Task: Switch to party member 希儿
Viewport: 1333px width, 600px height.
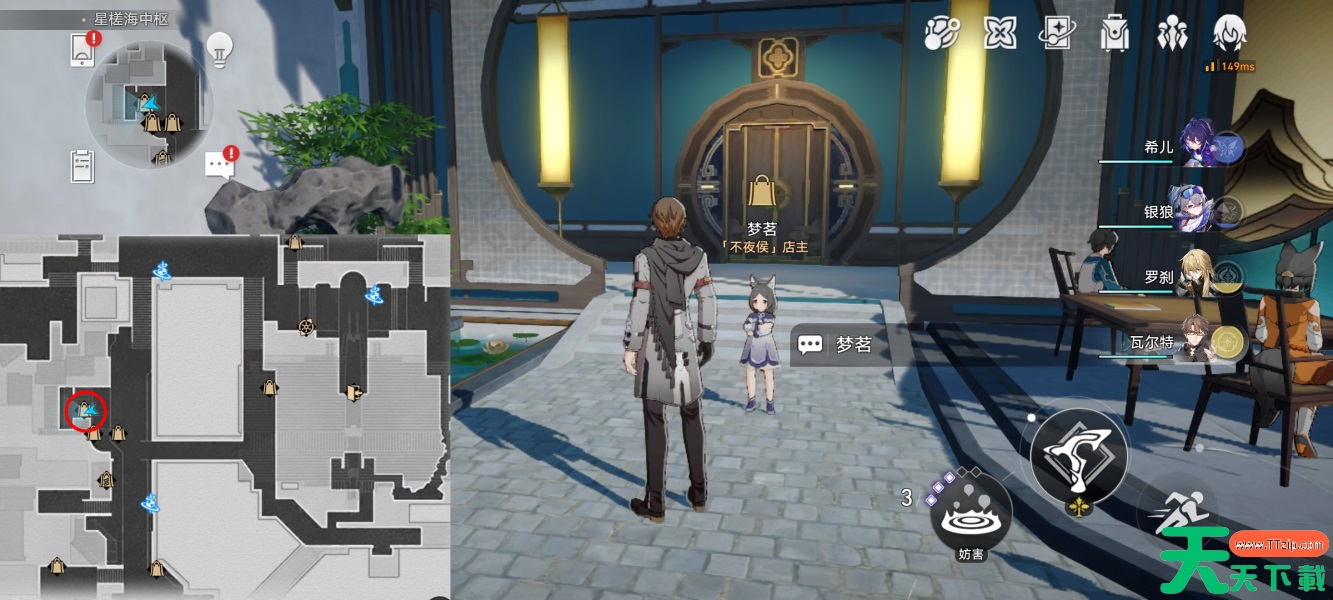Action: click(x=1199, y=147)
